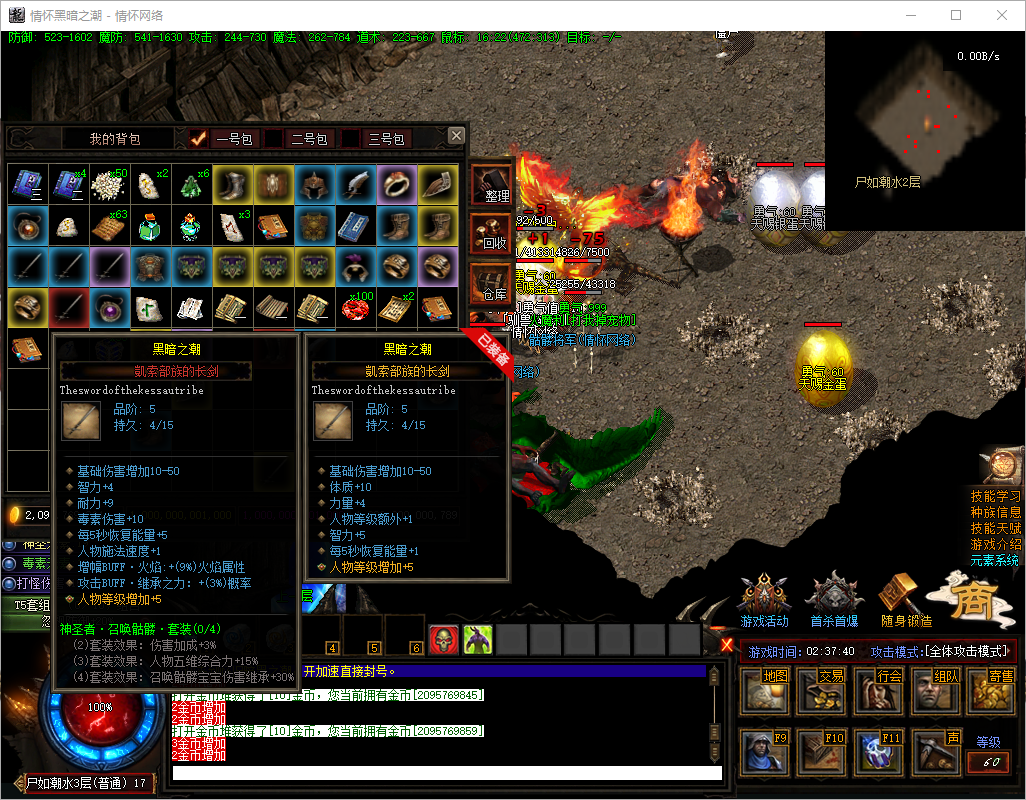Select the helmet in the backpack
Screen dimensions: 1026x800
(x=316, y=184)
